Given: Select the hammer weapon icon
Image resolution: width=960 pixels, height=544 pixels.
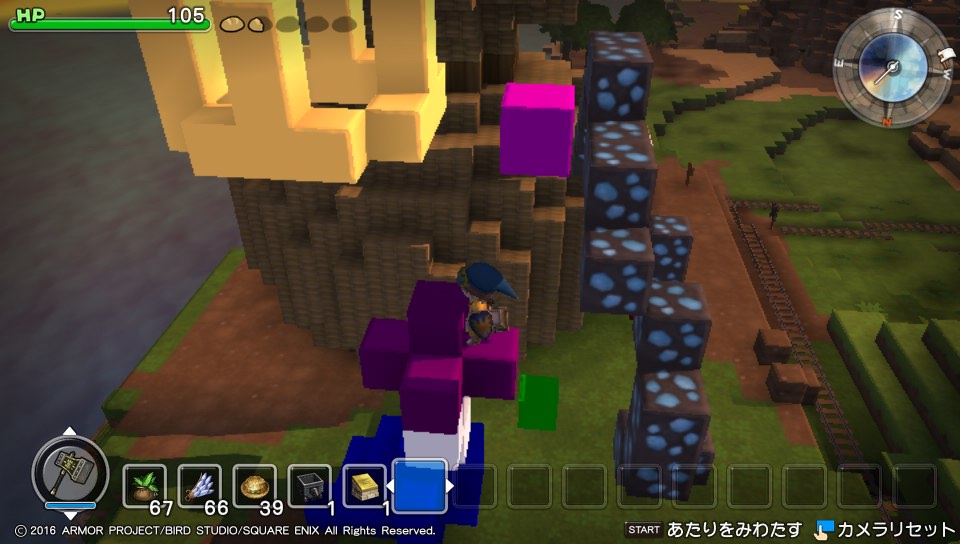Looking at the screenshot, I should 69,472.
